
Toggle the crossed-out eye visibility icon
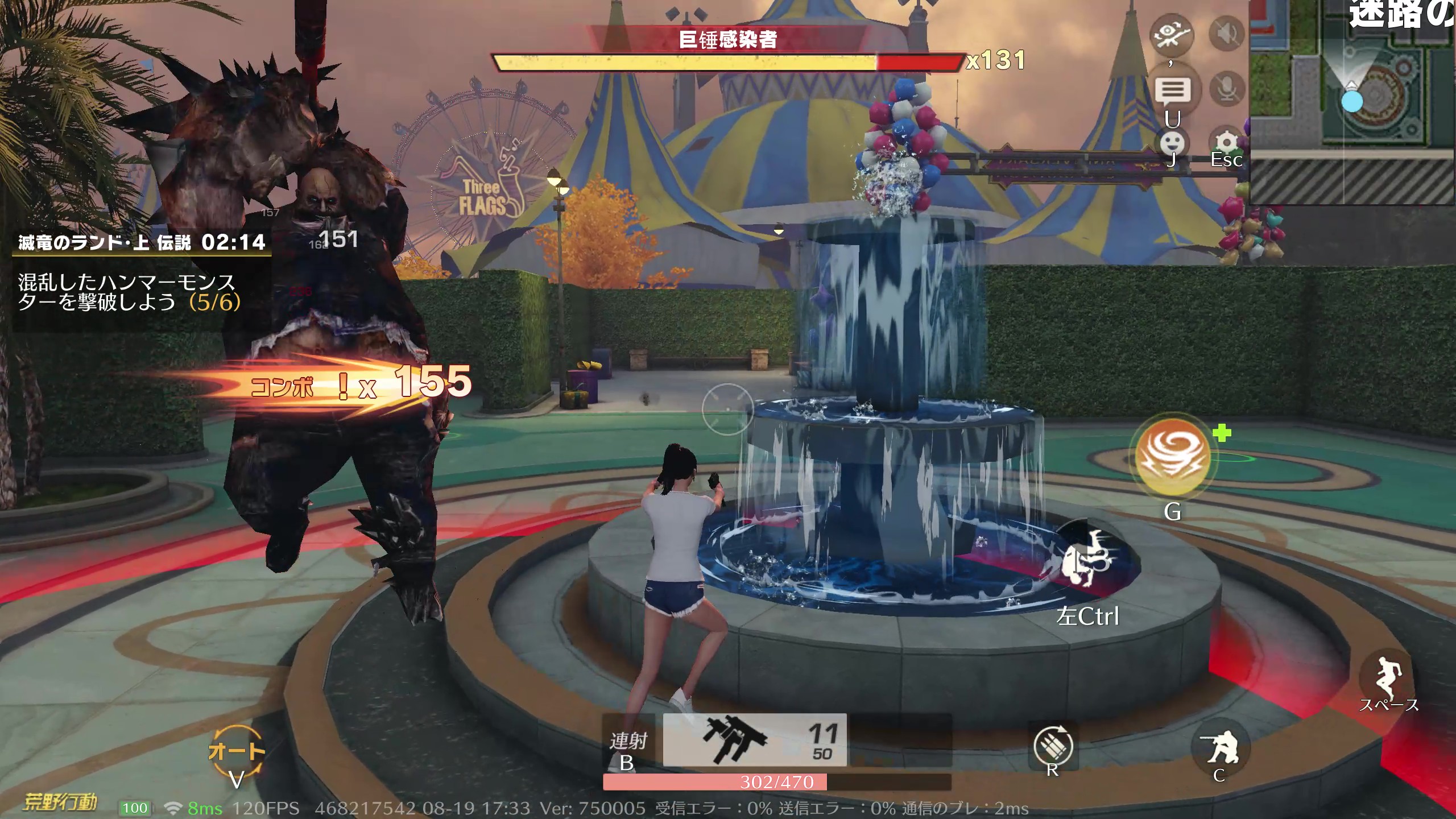pyautogui.click(x=1172, y=34)
